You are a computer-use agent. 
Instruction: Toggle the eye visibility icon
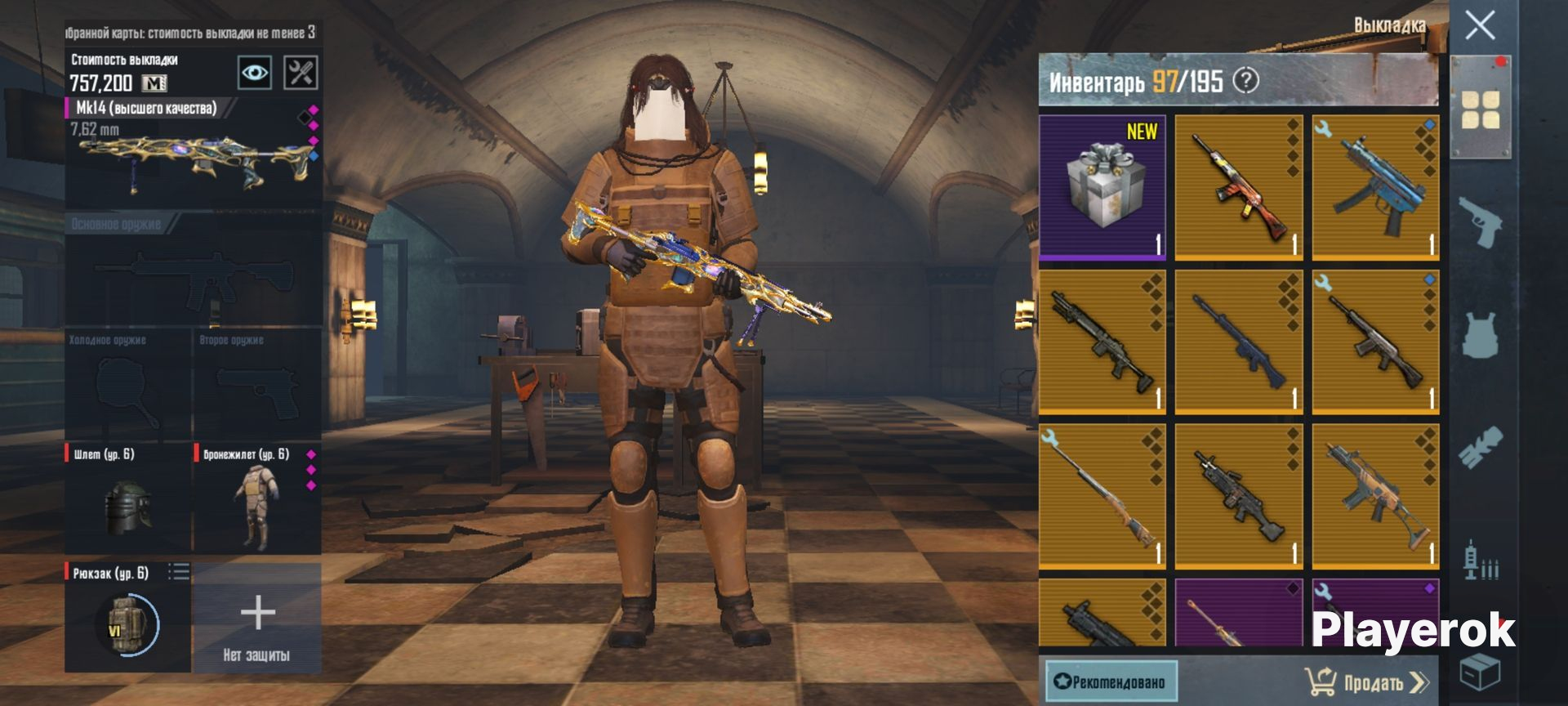click(x=255, y=73)
